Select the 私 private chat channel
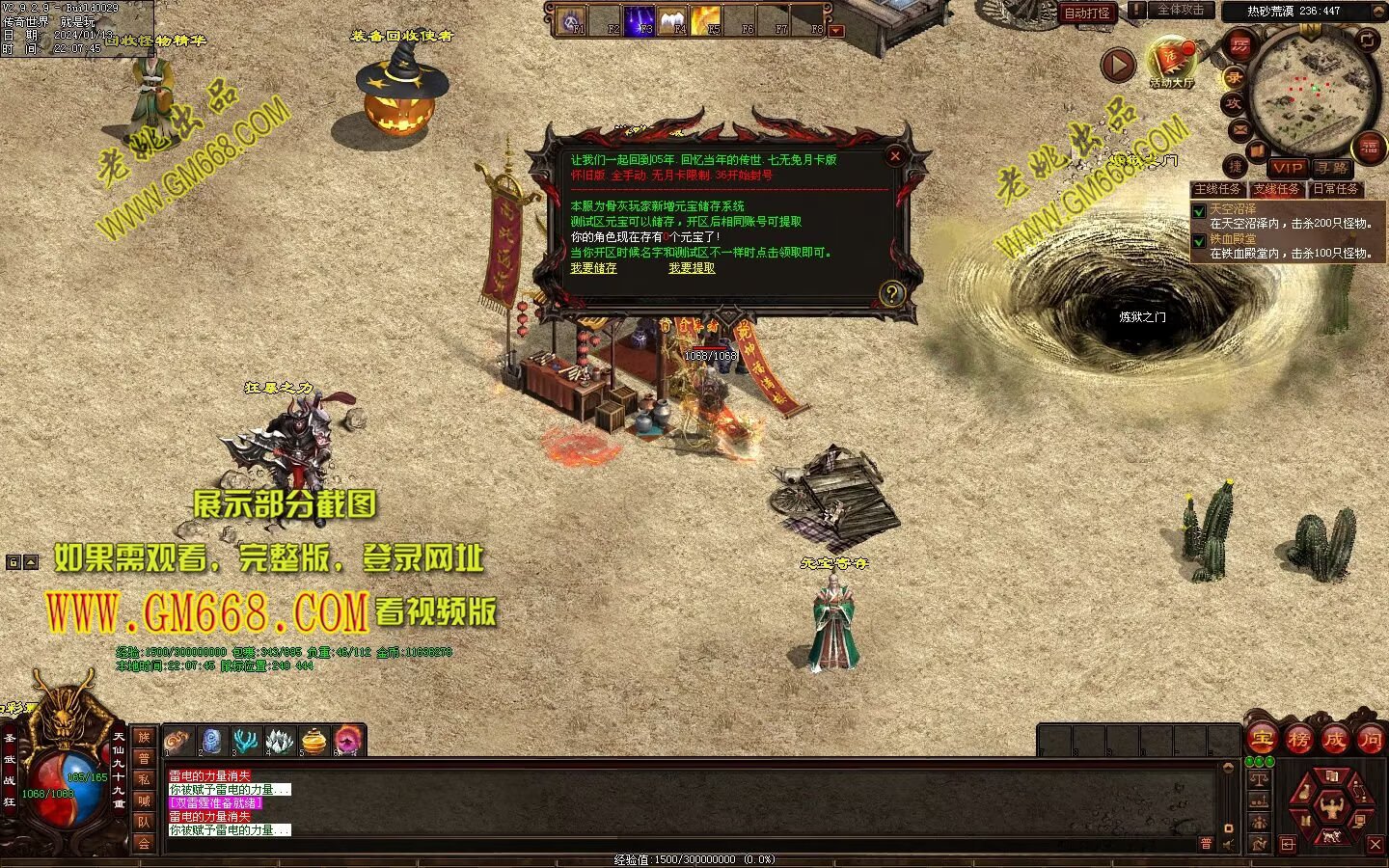Screen dimensions: 1389x868 click(144, 779)
